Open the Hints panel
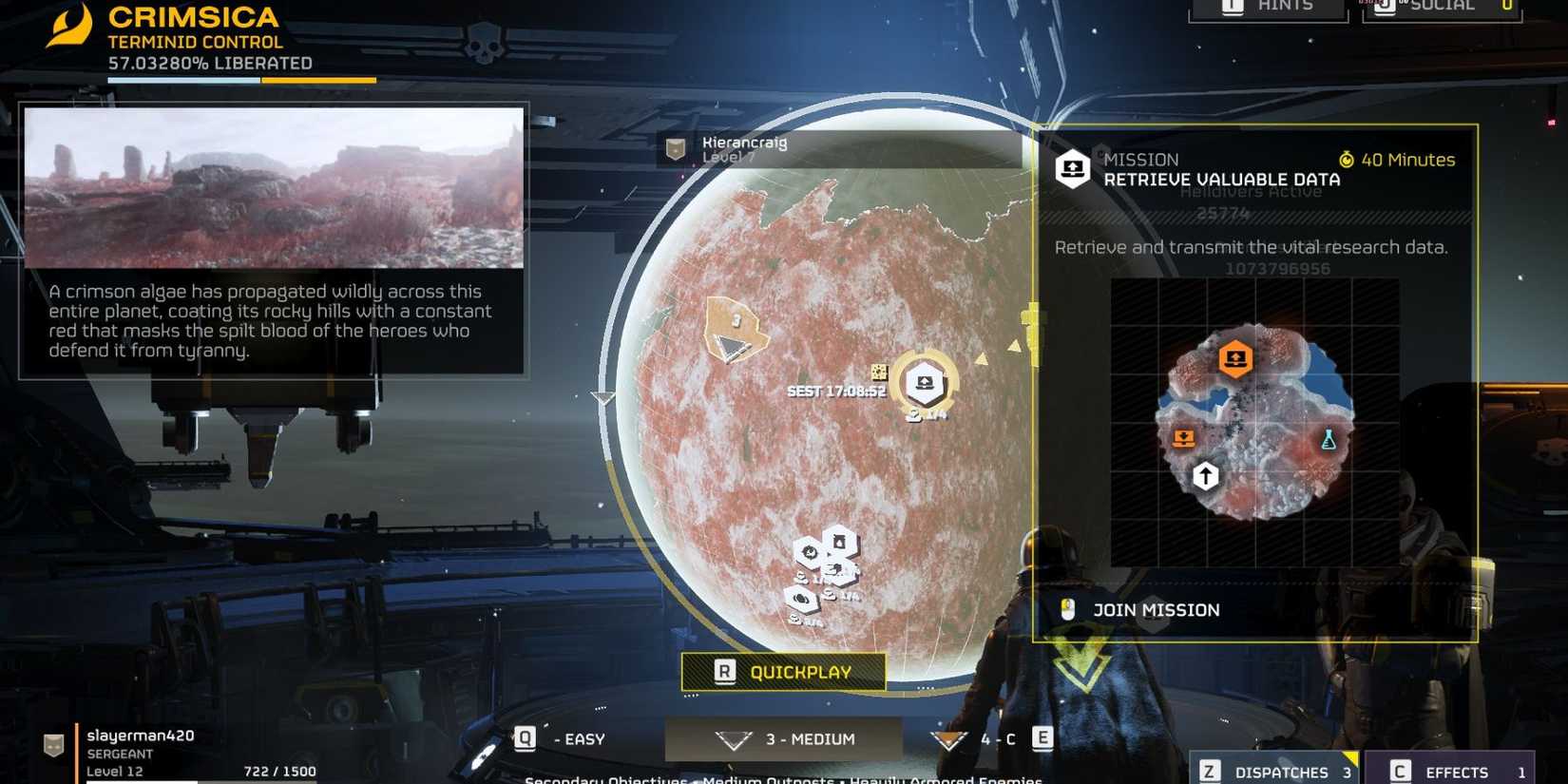Viewport: 1568px width, 784px height. [1269, 8]
